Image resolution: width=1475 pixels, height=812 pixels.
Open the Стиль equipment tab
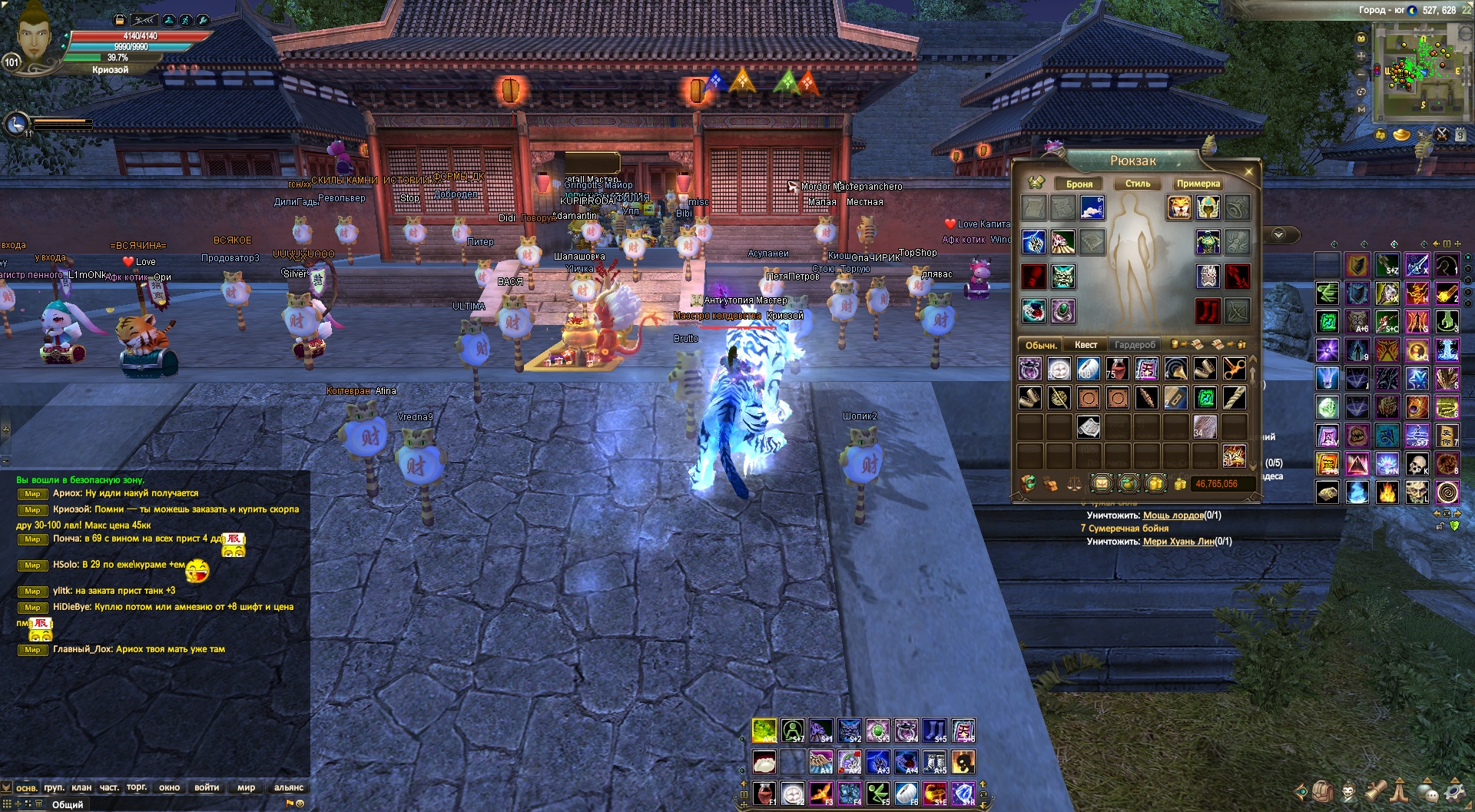1138,184
